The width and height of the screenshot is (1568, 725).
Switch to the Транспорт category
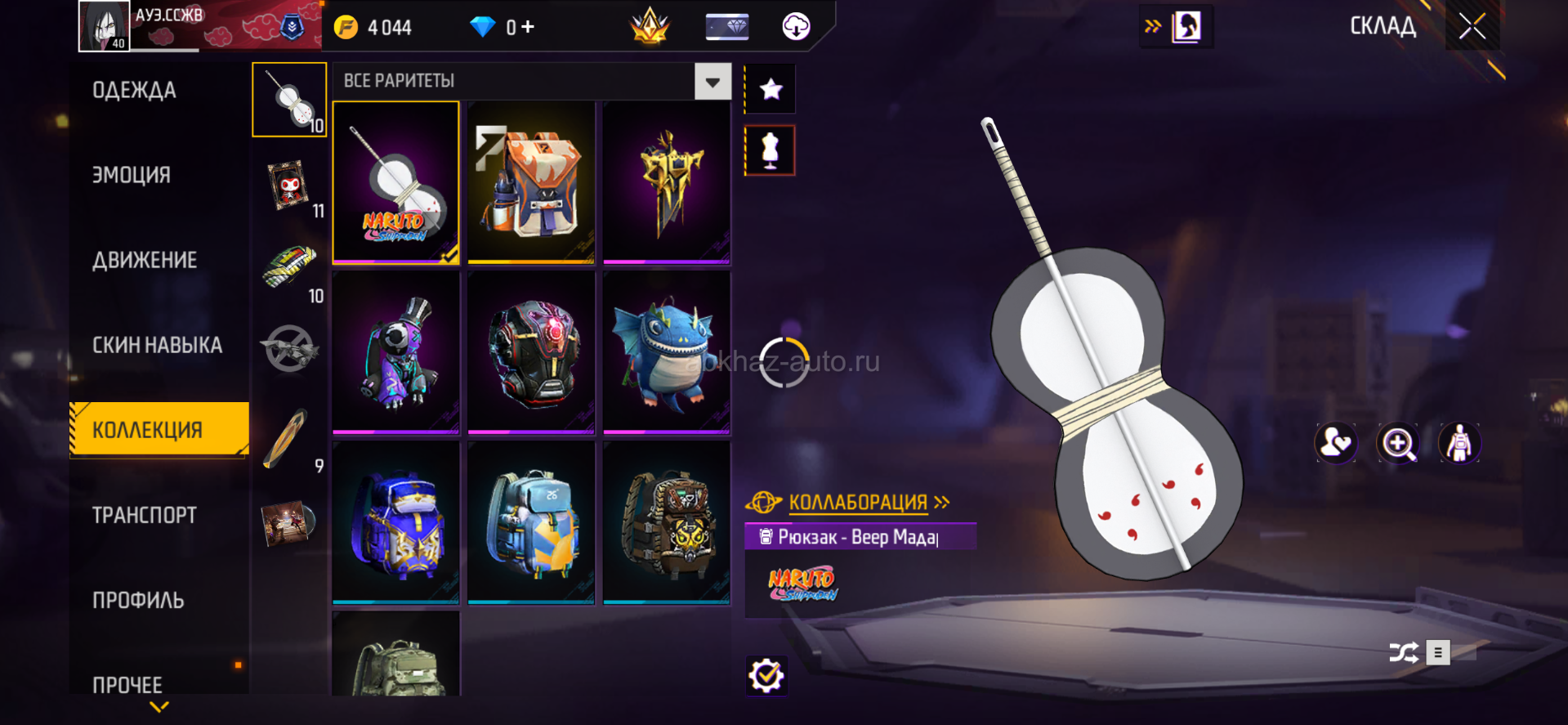pyautogui.click(x=145, y=515)
